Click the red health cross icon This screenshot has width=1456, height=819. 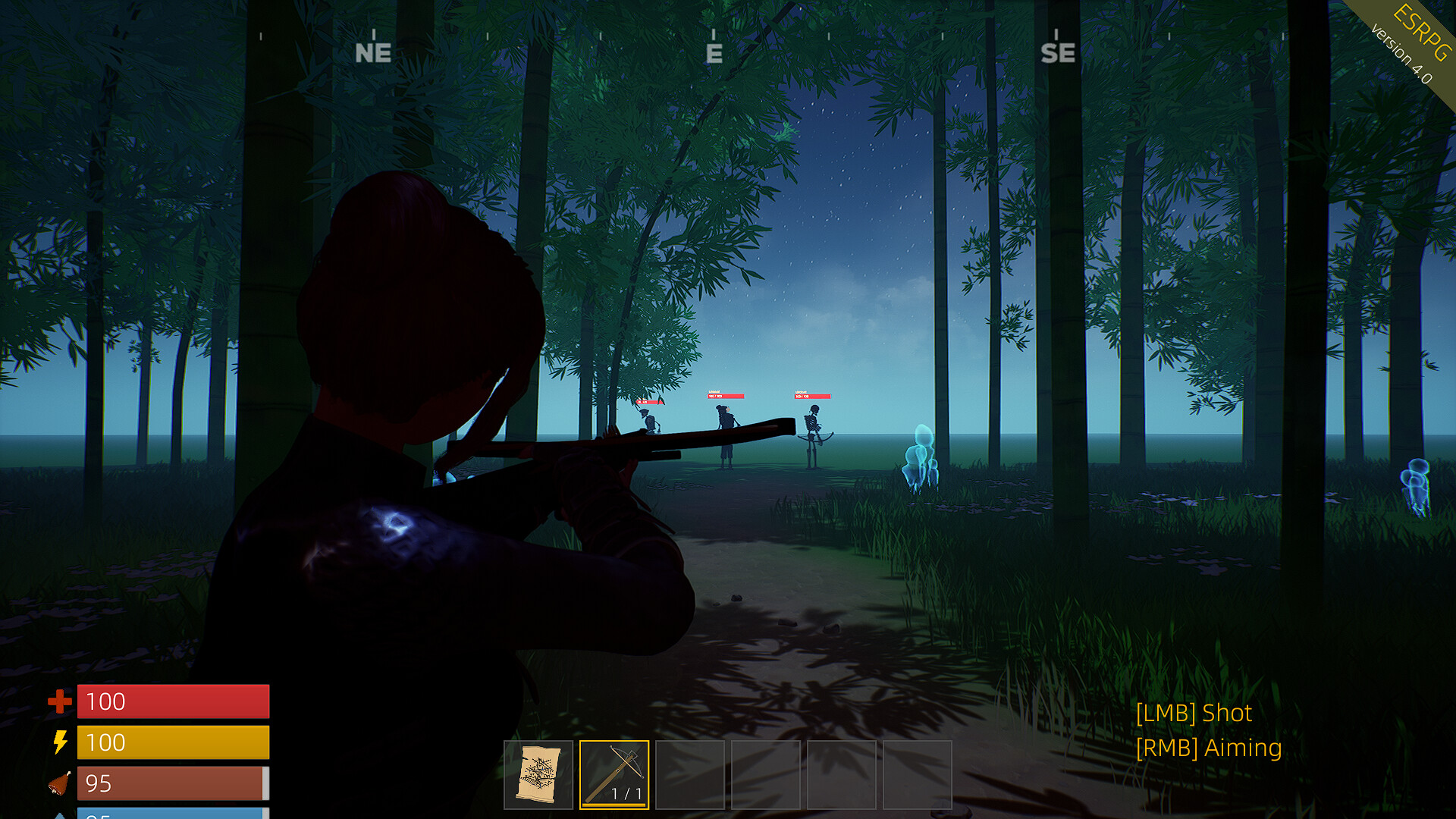59,701
